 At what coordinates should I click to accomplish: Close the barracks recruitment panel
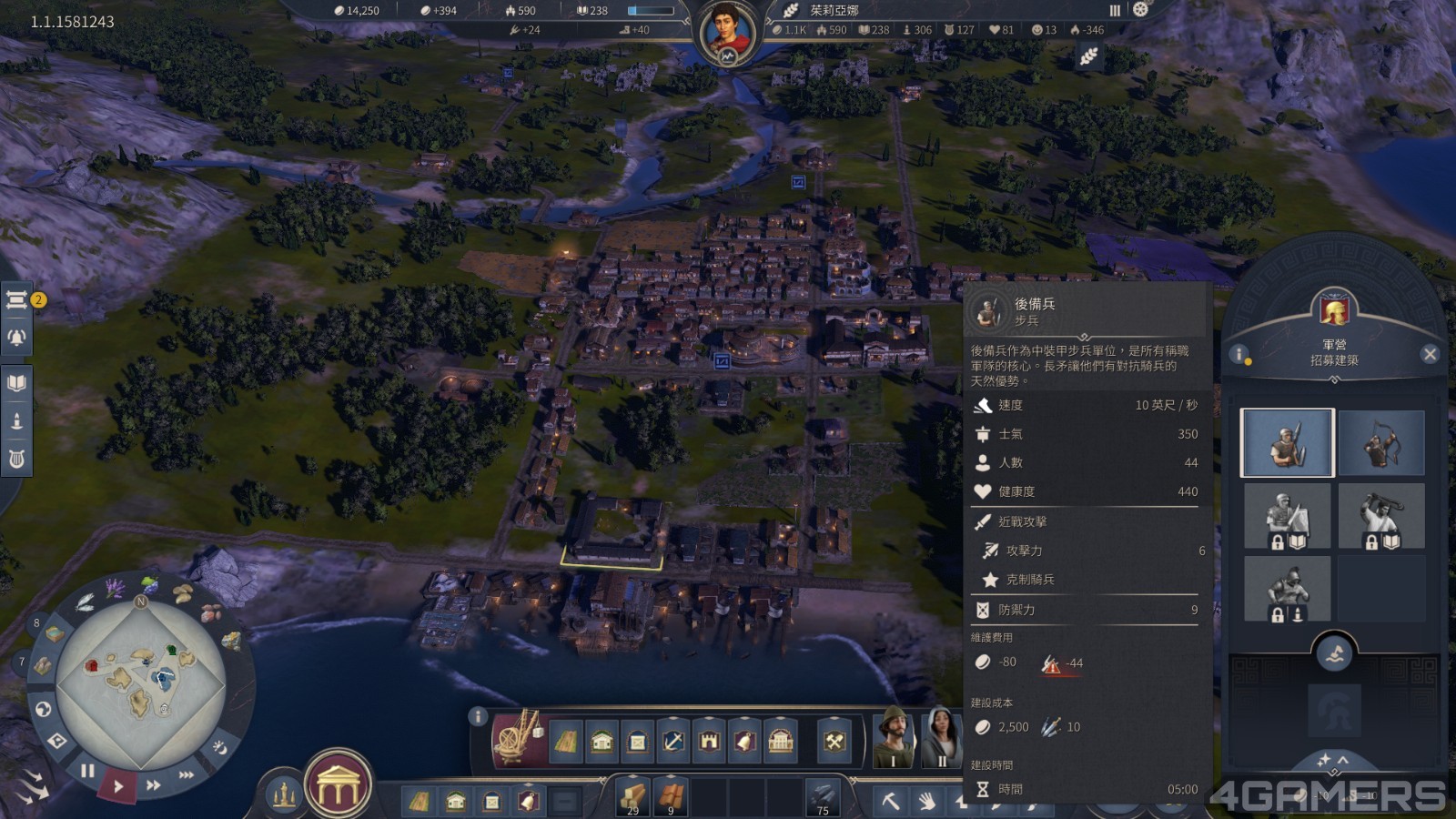[1430, 354]
